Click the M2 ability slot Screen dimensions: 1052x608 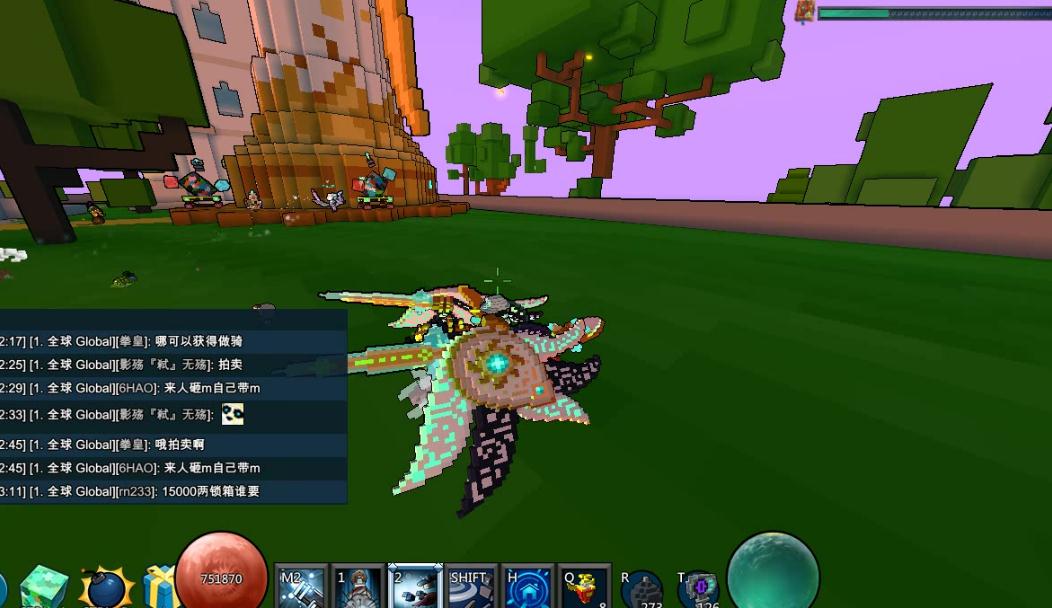pyautogui.click(x=301, y=587)
